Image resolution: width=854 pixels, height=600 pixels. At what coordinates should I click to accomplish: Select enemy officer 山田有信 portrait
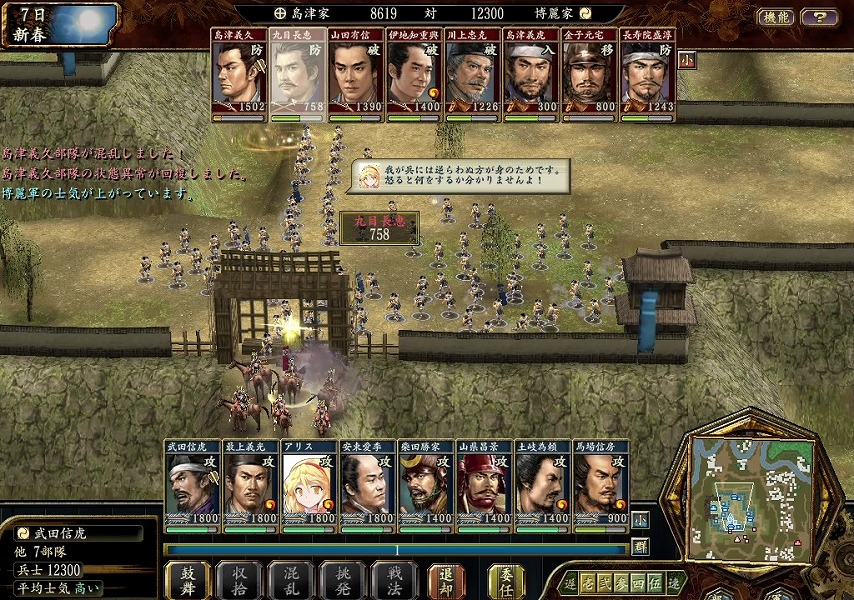tap(356, 71)
